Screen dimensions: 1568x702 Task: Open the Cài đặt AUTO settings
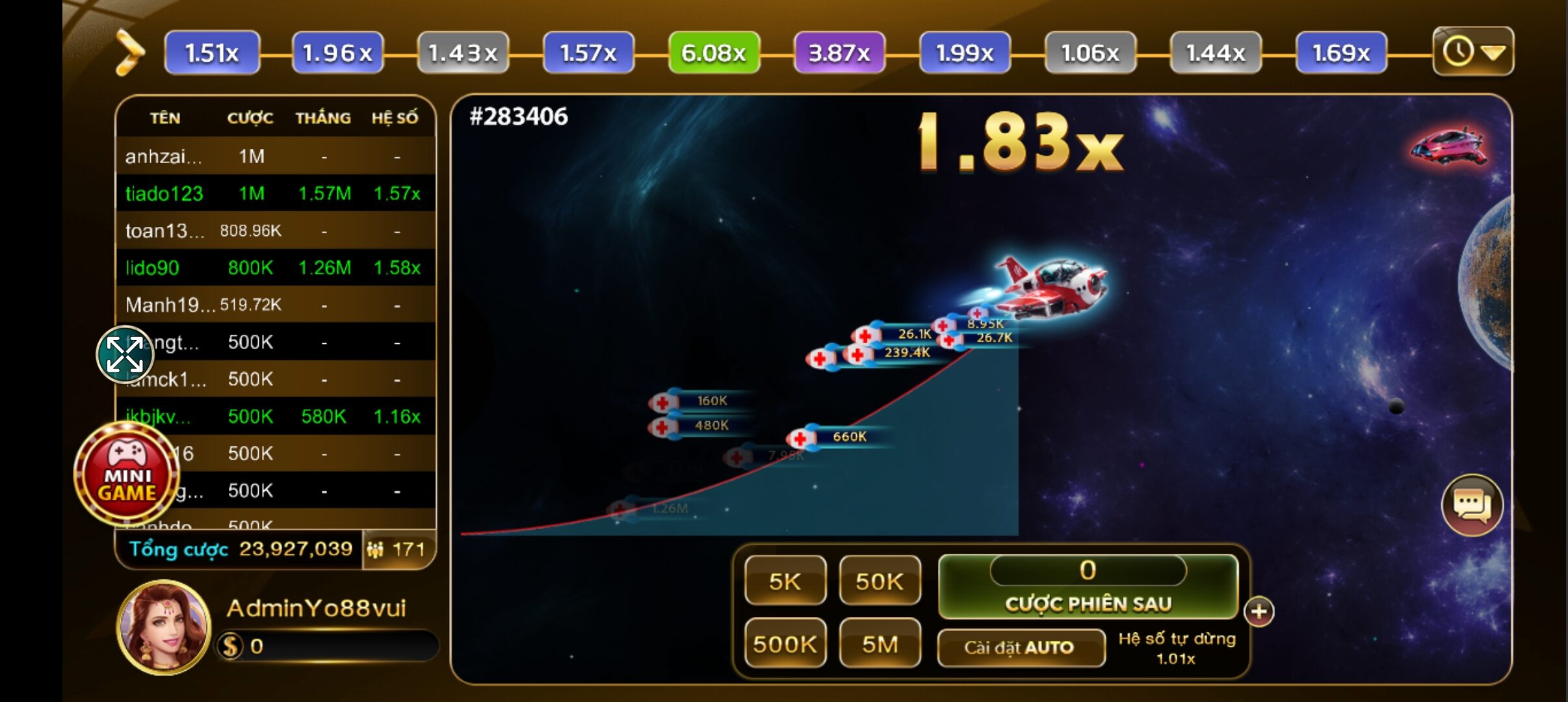pos(1020,647)
